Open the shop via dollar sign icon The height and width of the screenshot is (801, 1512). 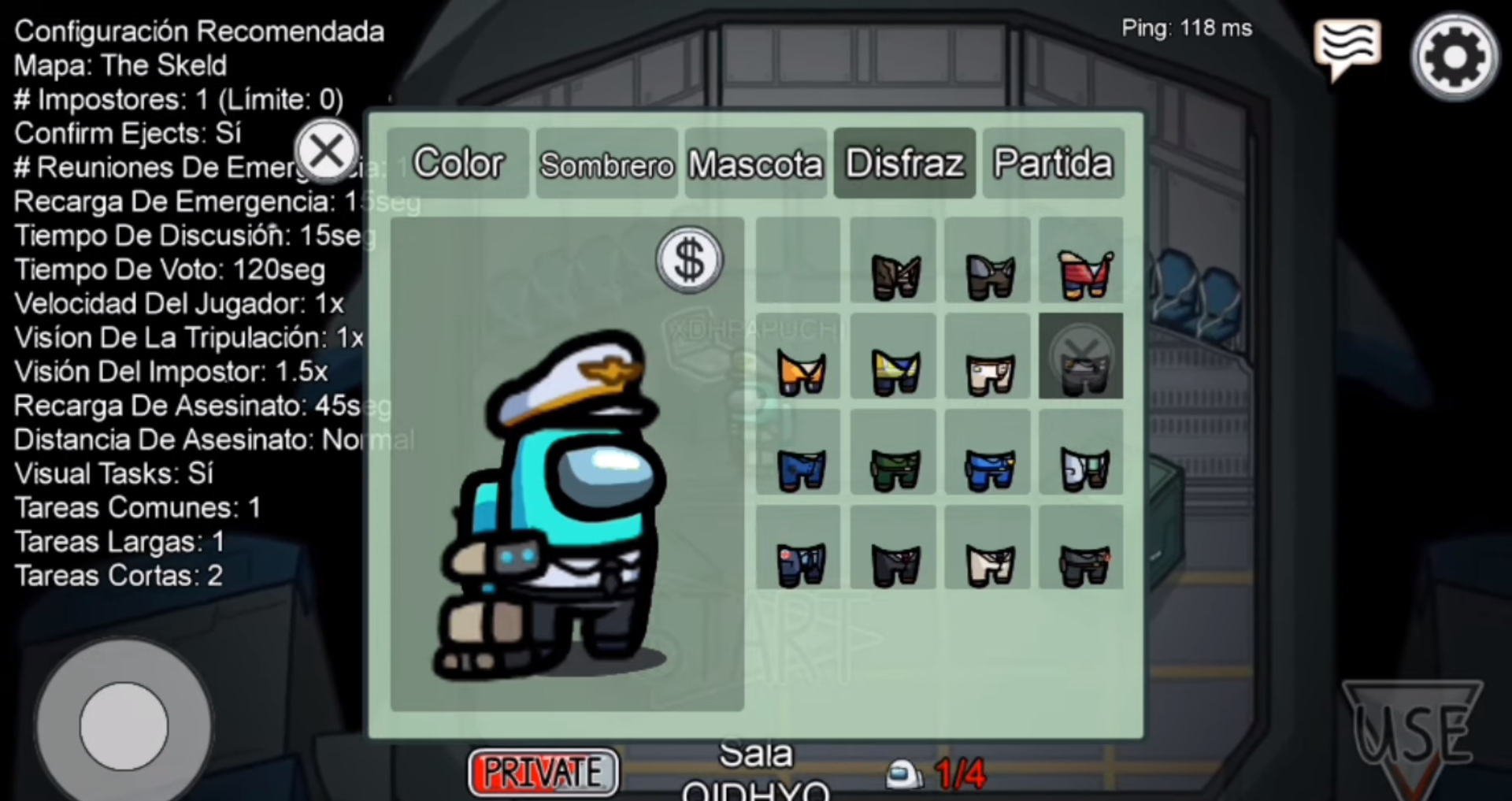[x=688, y=260]
